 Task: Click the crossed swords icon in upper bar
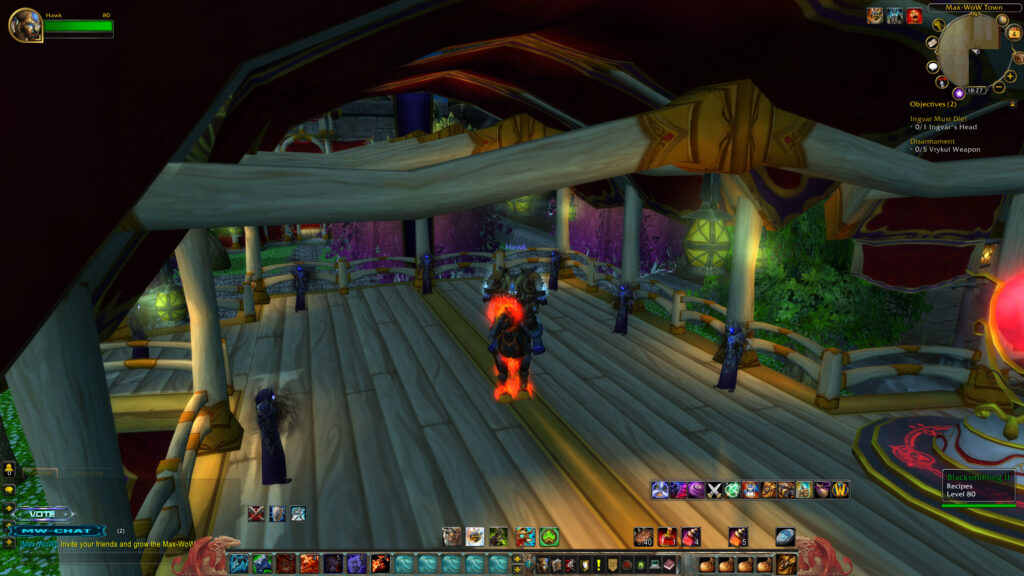715,490
